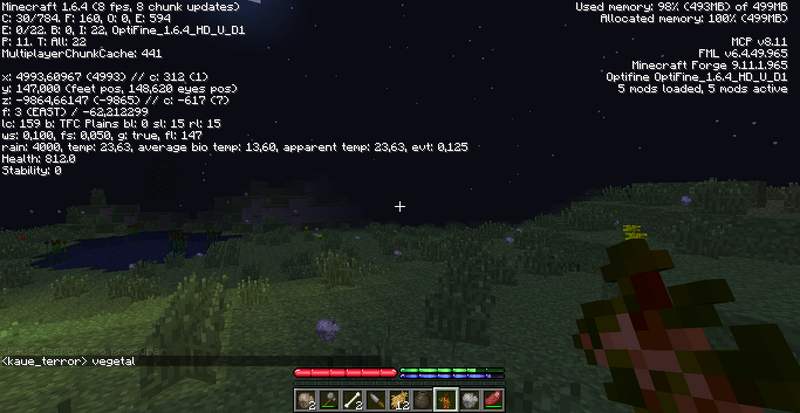Select the bone stack hotbar slot

353,401
